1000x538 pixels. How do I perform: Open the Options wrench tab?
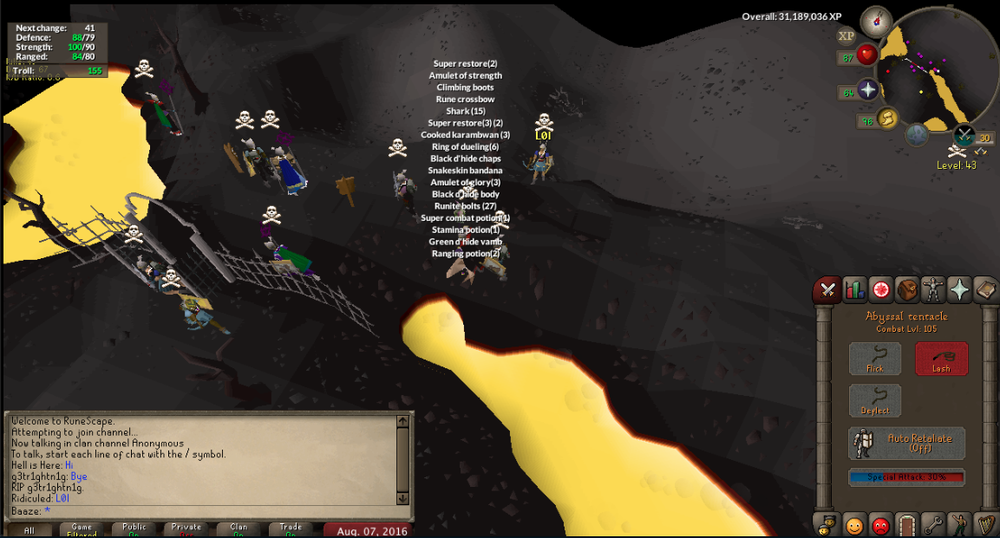pyautogui.click(x=933, y=524)
